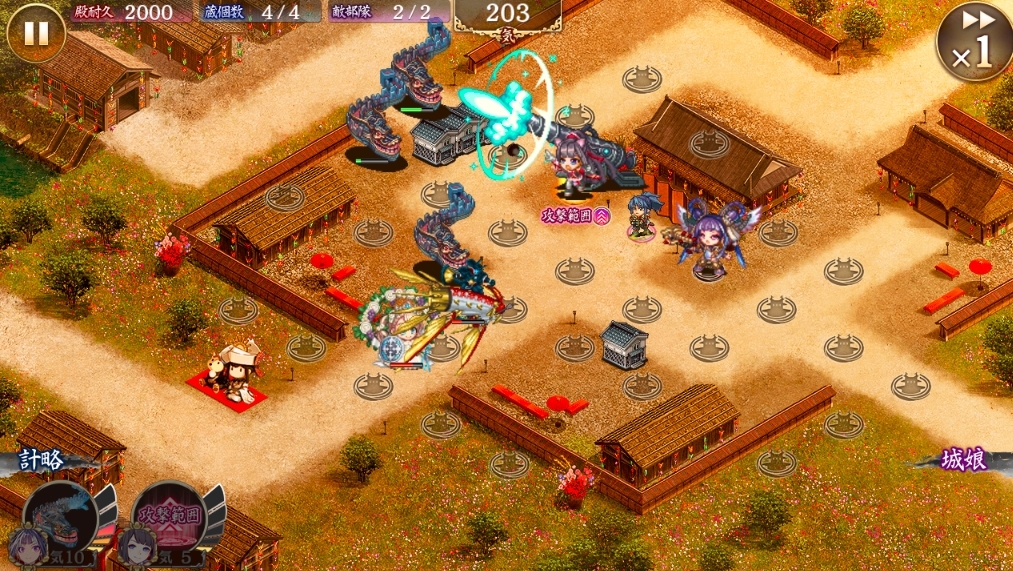Viewport: 1013px width, 571px height.
Task: Activate the dragon stratagem costing 10 ki
Action: [x=60, y=520]
